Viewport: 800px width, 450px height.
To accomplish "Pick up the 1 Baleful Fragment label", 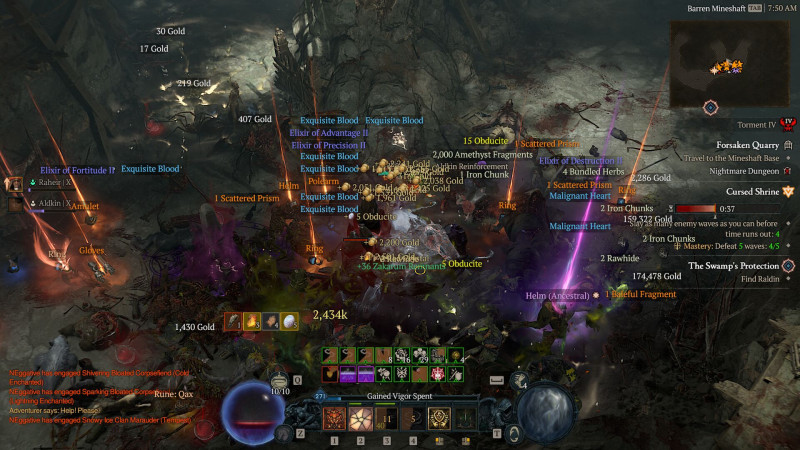I will tap(640, 295).
